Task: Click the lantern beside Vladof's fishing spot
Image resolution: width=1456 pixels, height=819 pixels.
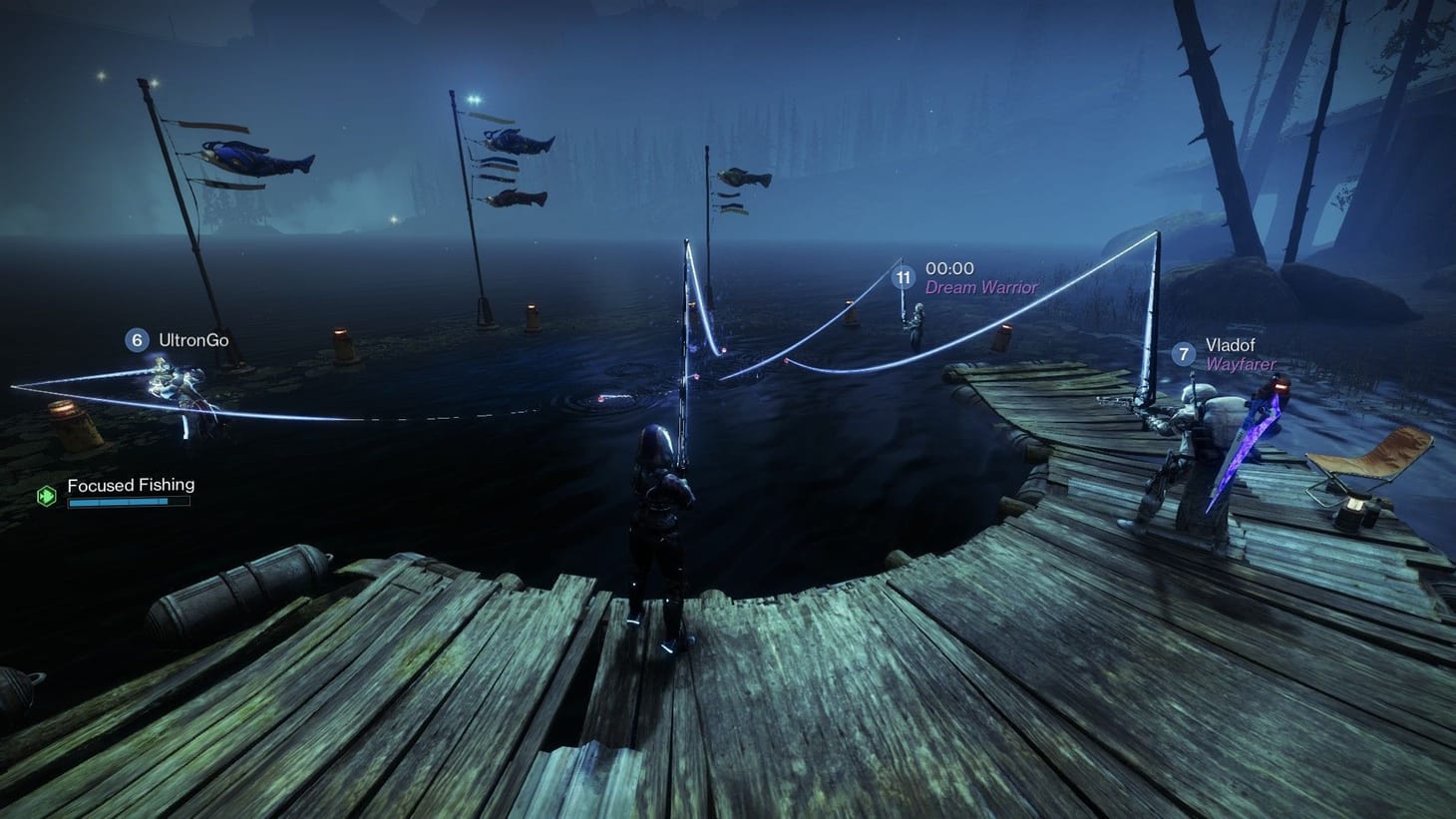Action: [1002, 336]
